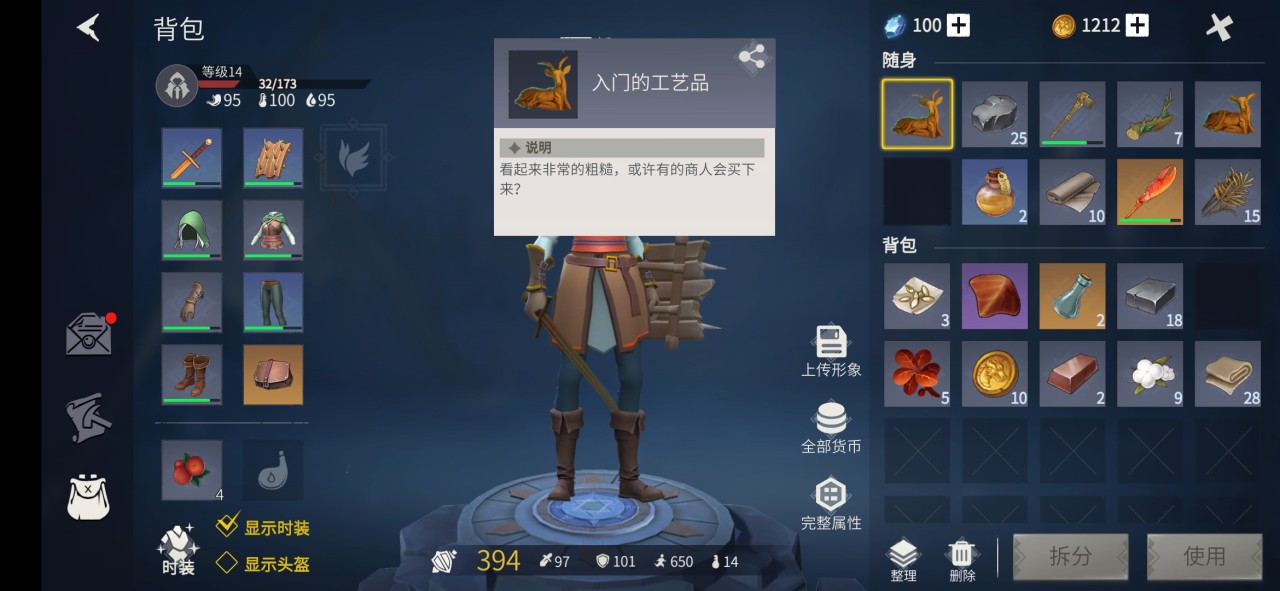Image resolution: width=1280 pixels, height=591 pixels.
Task: Open 完整属性 full attributes
Action: pyautogui.click(x=830, y=503)
